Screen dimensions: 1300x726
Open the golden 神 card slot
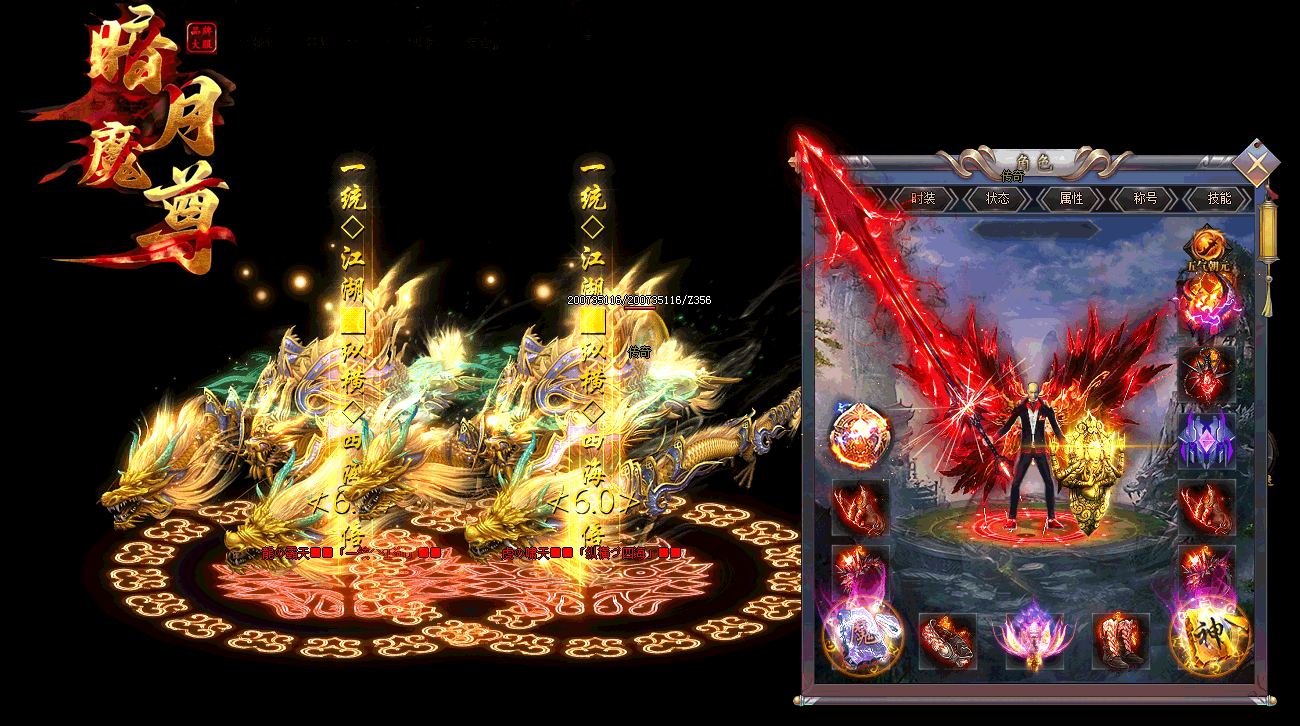[x=1209, y=636]
